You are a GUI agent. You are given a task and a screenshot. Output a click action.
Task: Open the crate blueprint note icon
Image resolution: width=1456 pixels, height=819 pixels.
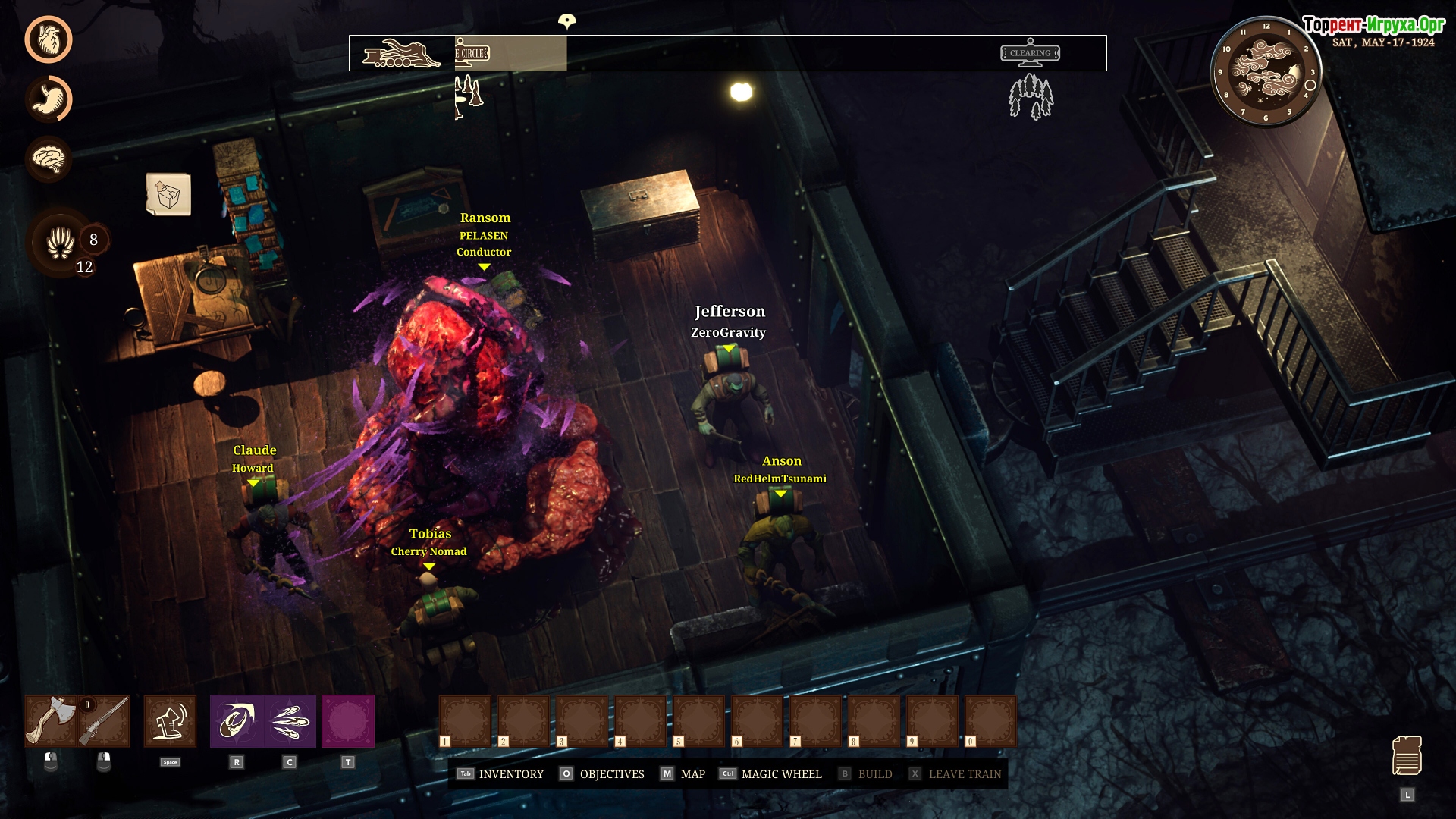click(x=168, y=195)
